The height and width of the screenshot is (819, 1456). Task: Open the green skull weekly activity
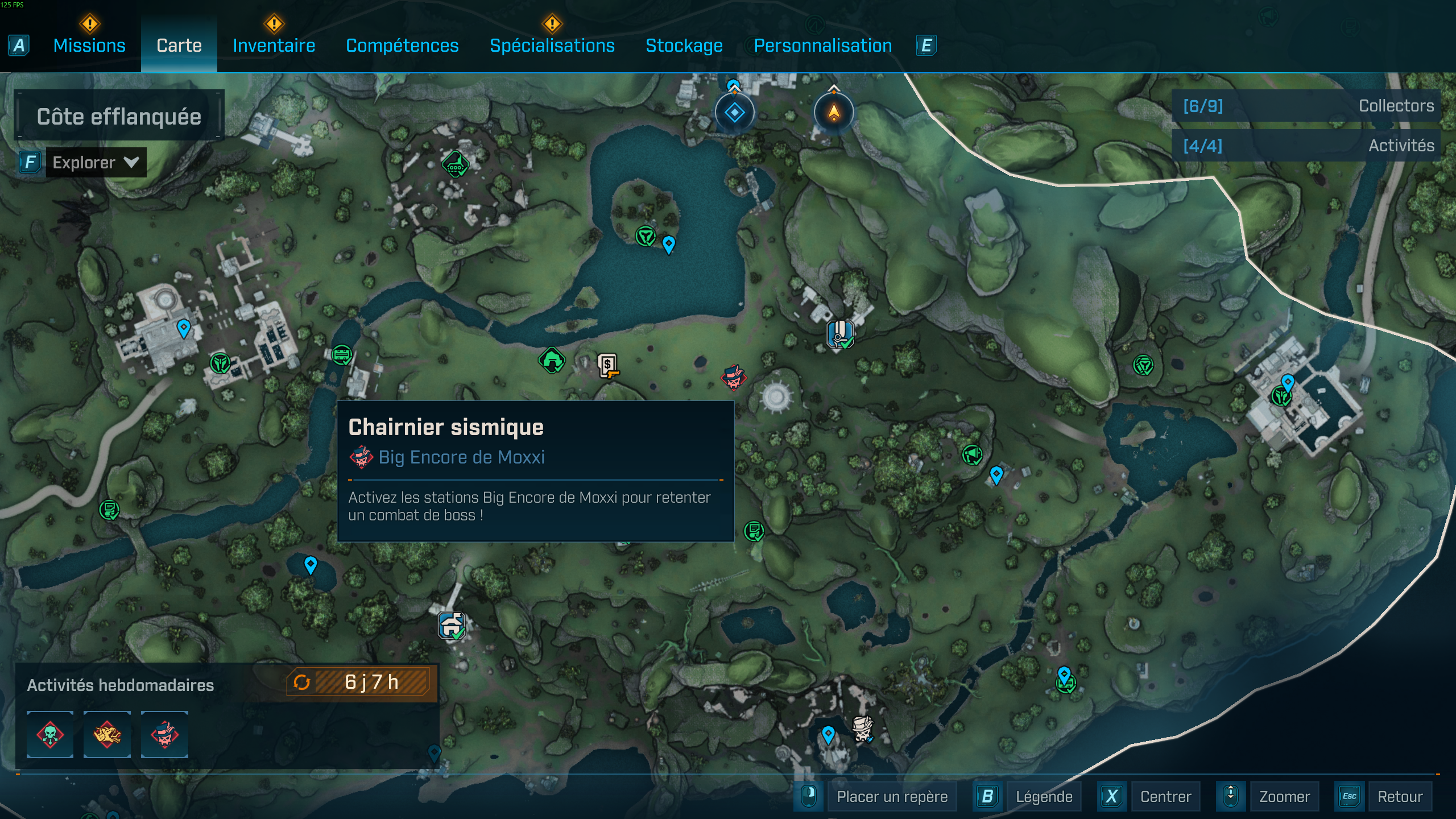coord(50,734)
